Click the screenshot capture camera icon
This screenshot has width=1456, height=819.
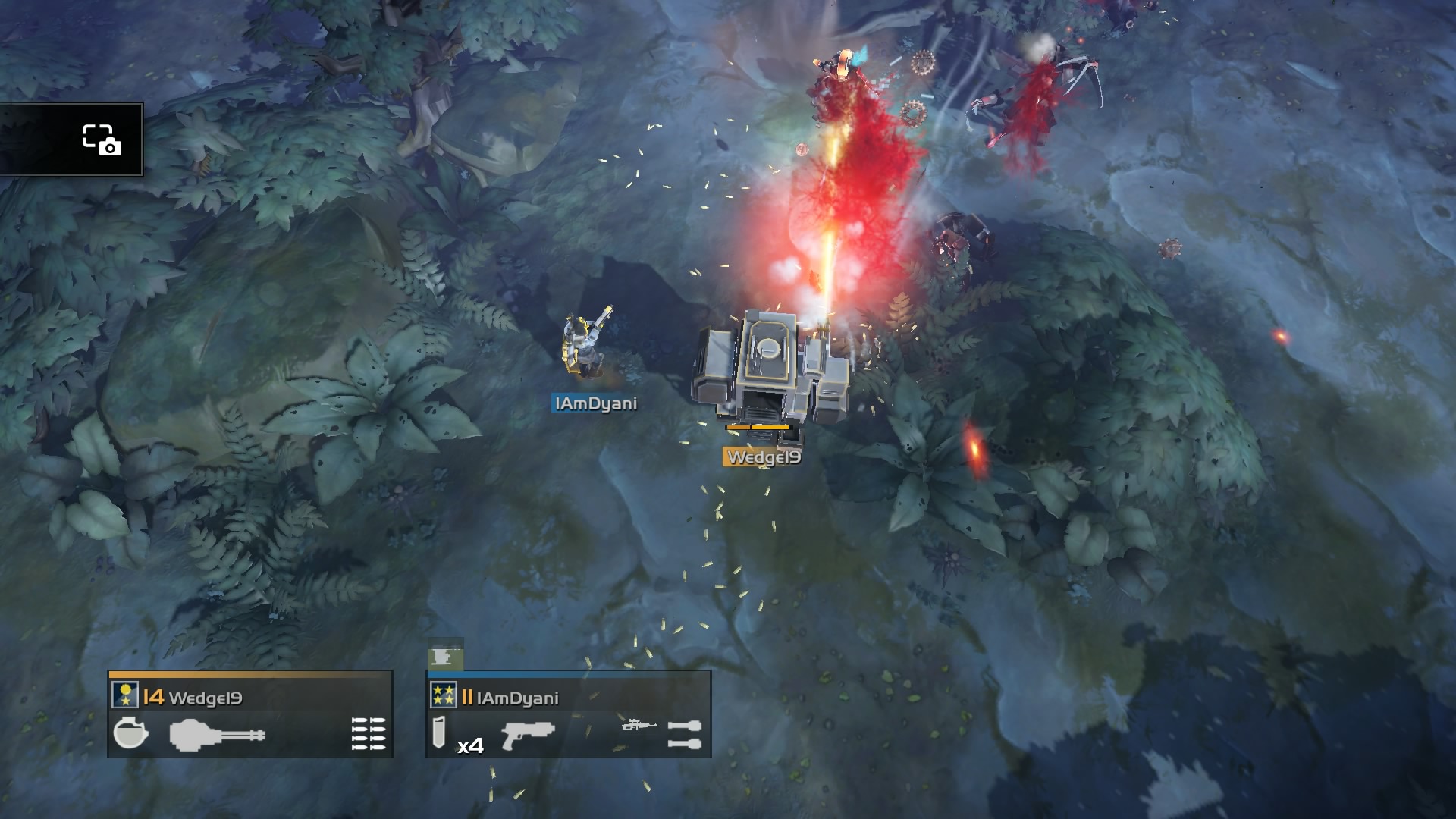pos(101,140)
